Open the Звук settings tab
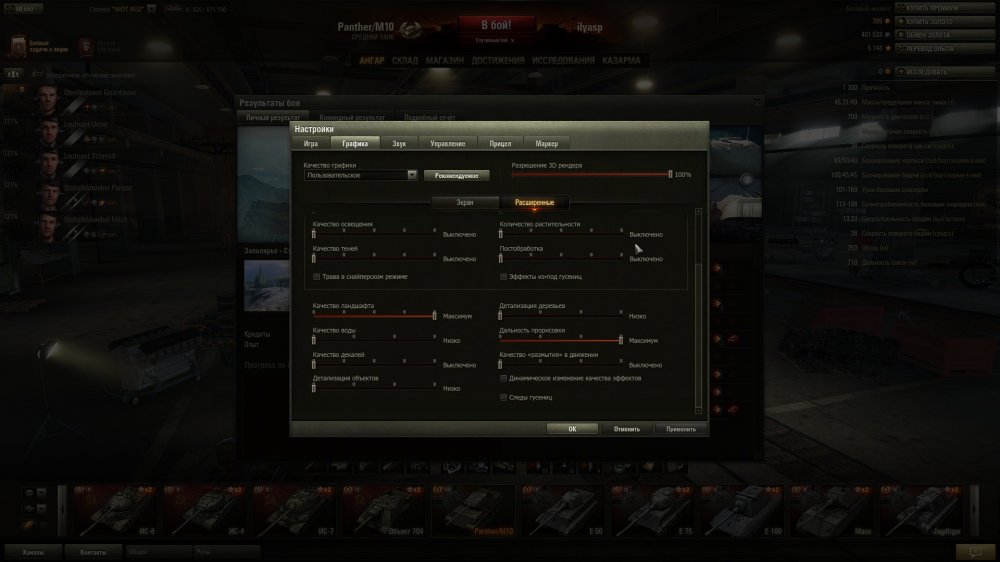 pyautogui.click(x=398, y=144)
